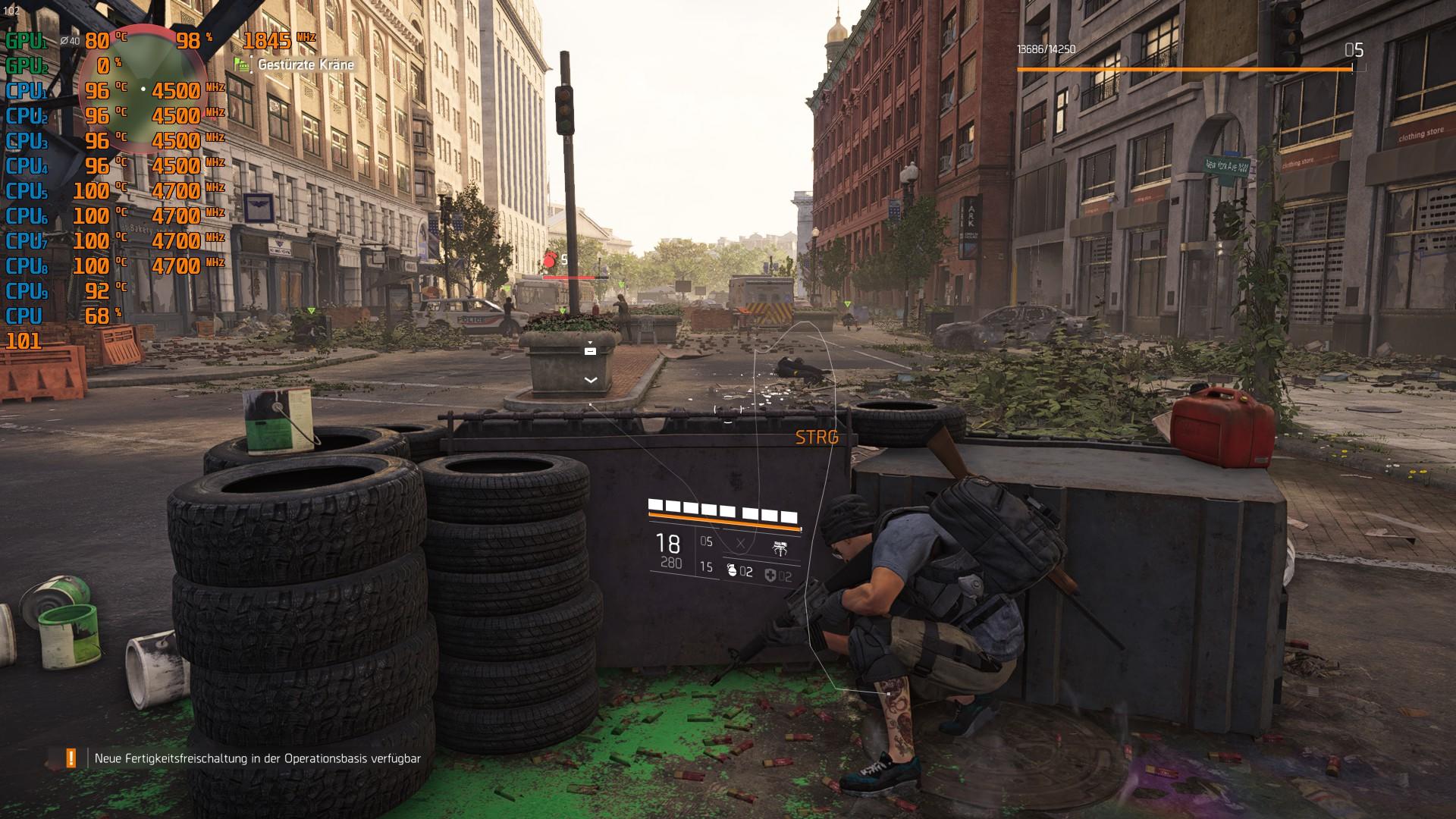This screenshot has width=1456, height=819.
Task: Open the Neue Fertigkeitsfreischaltung notification
Action: [257, 758]
